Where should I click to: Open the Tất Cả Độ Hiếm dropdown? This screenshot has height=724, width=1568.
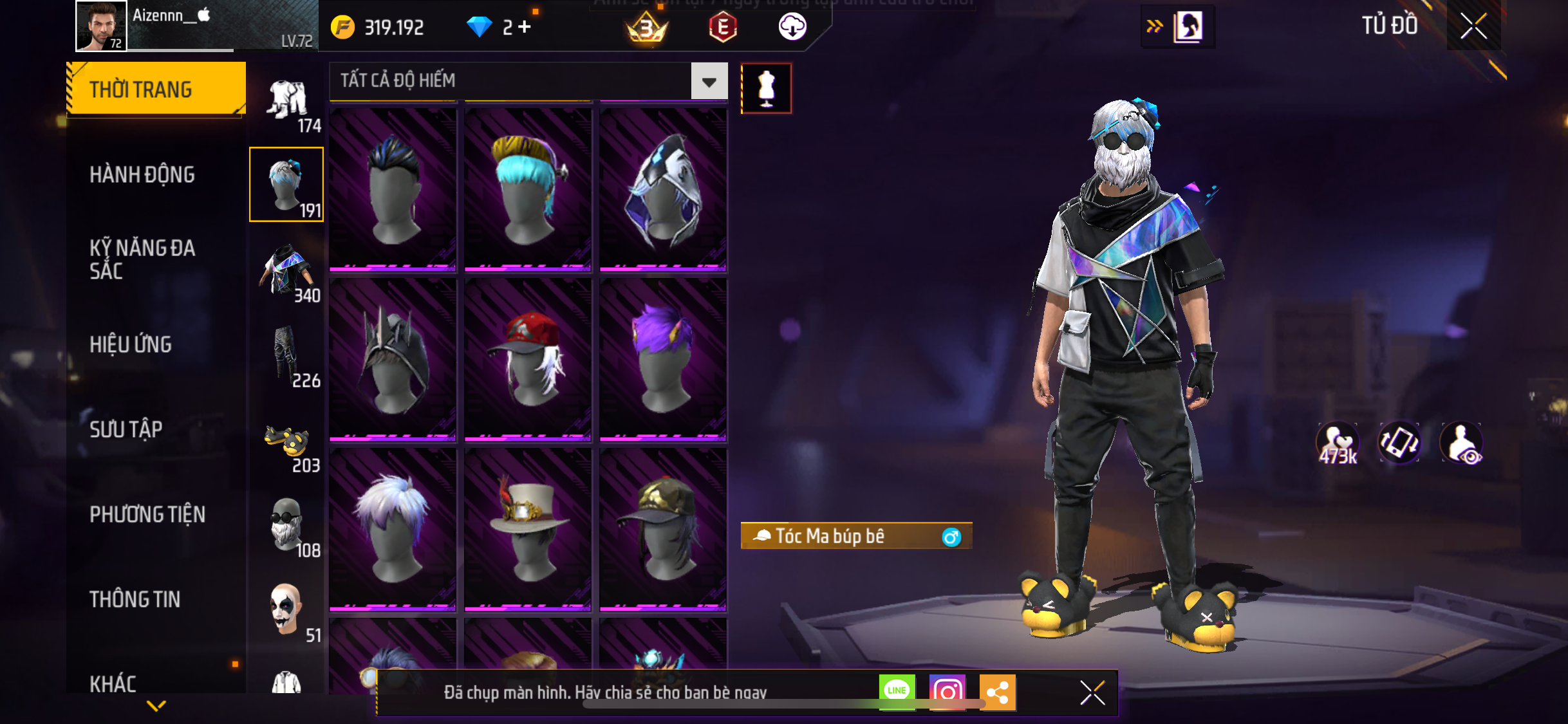(x=709, y=81)
